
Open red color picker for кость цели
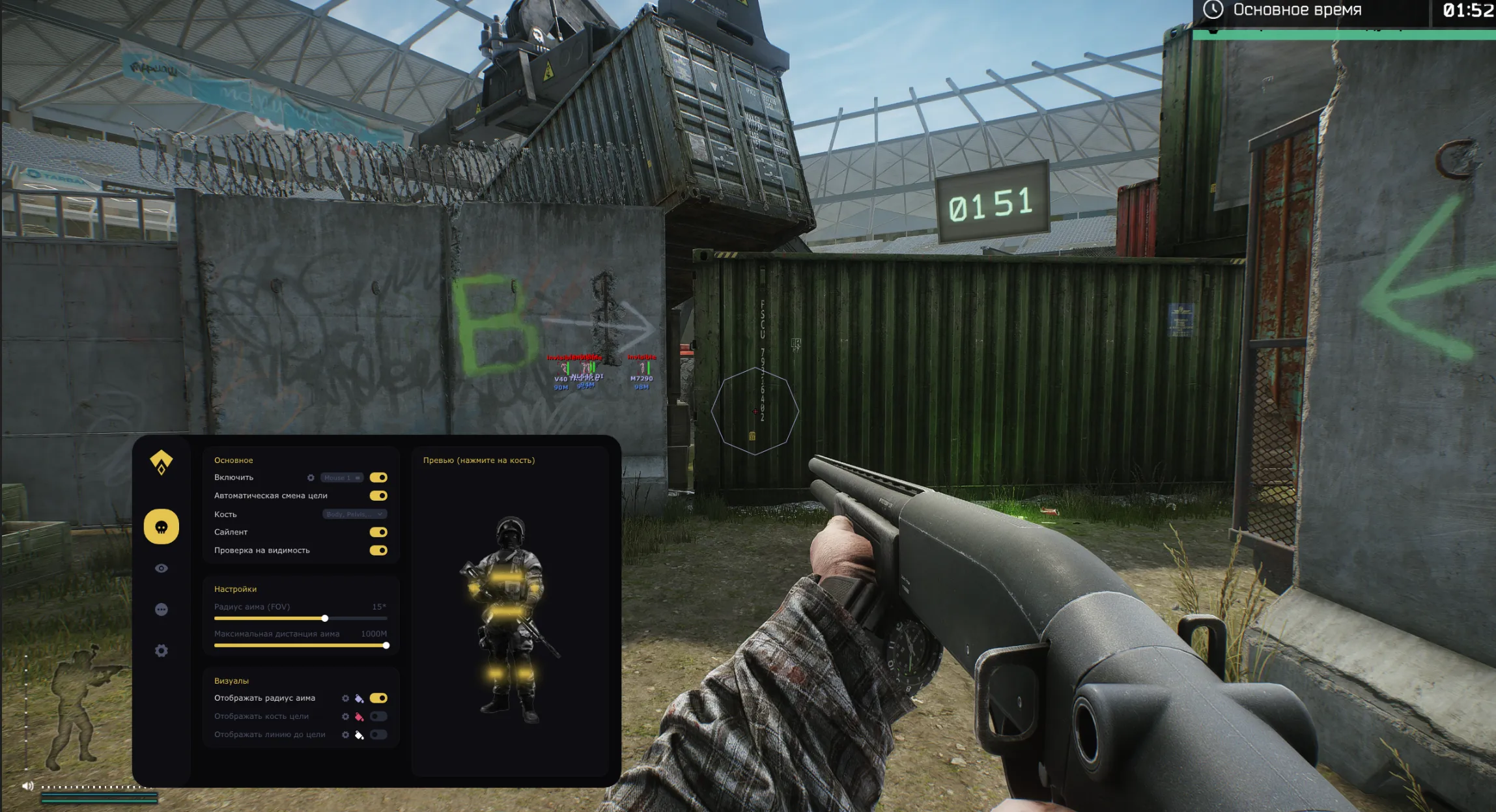(359, 717)
